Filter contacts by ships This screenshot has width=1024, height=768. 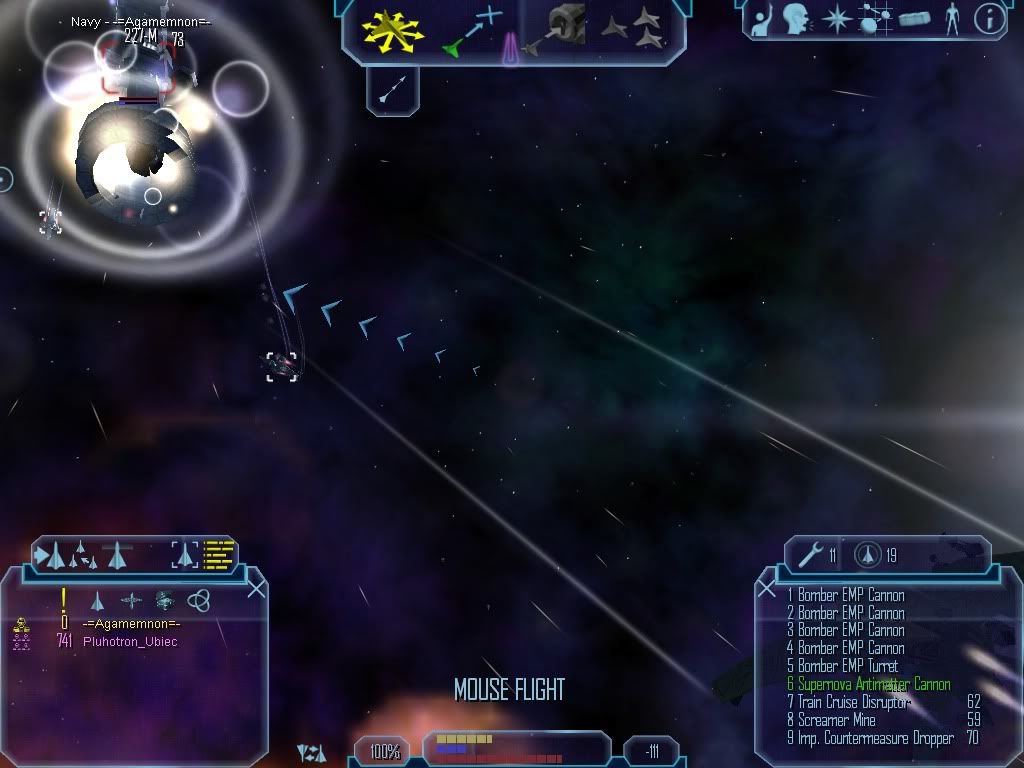click(x=98, y=600)
